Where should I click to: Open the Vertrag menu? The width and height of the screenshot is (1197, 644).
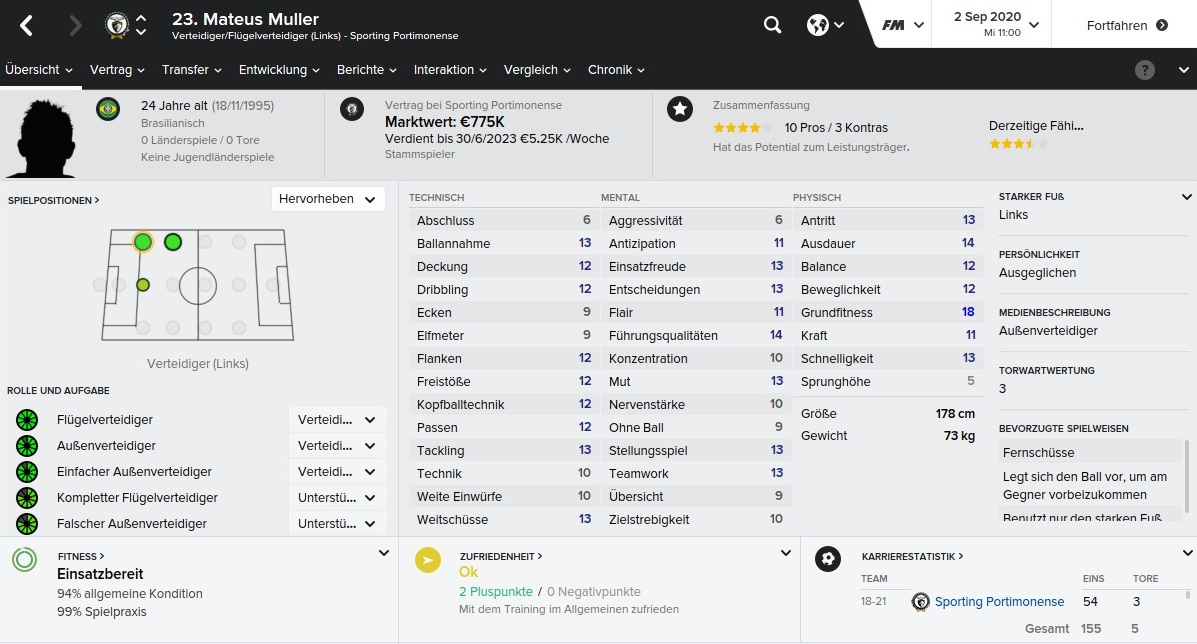117,70
